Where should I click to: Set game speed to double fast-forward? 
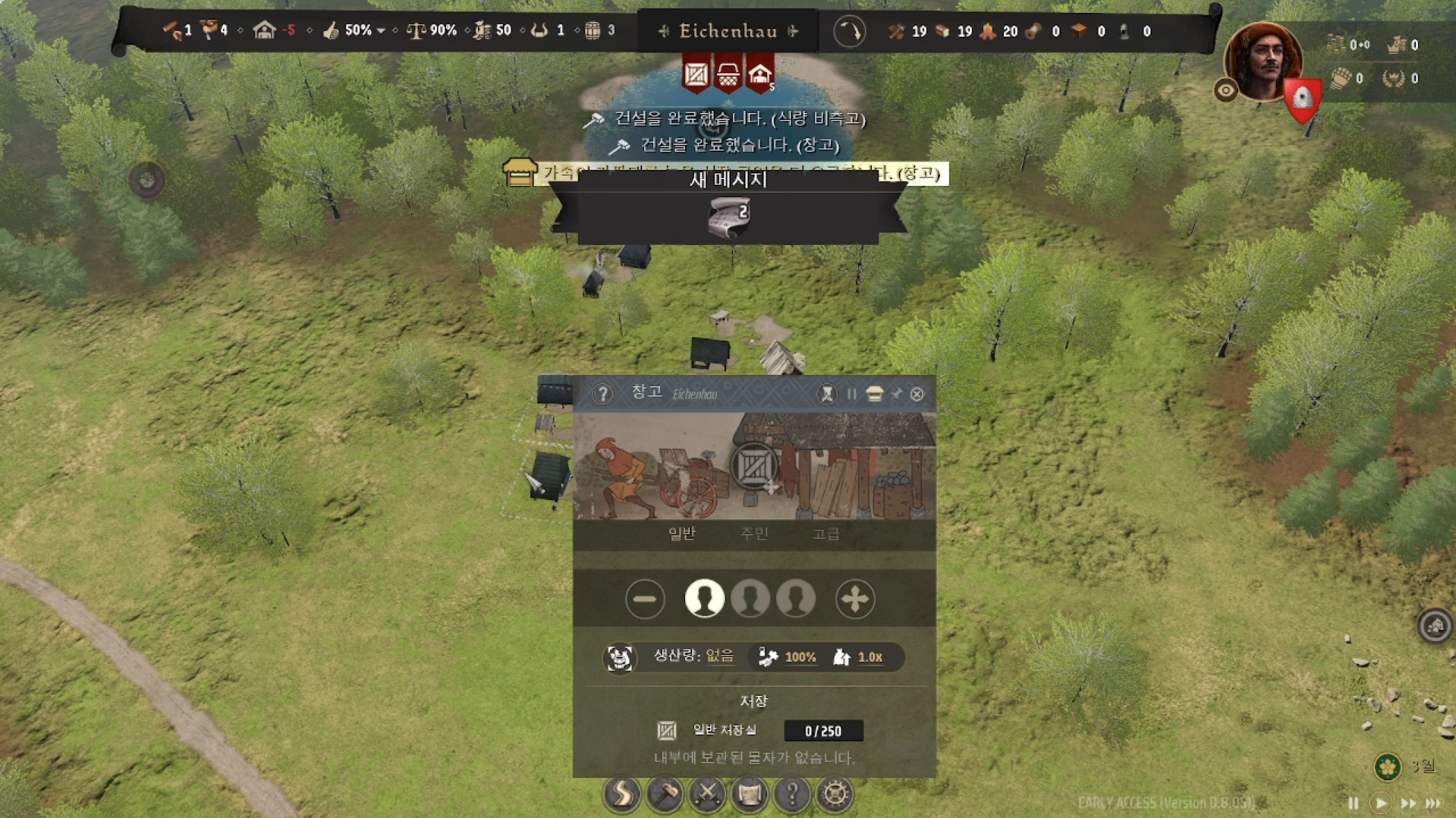pos(1407,803)
